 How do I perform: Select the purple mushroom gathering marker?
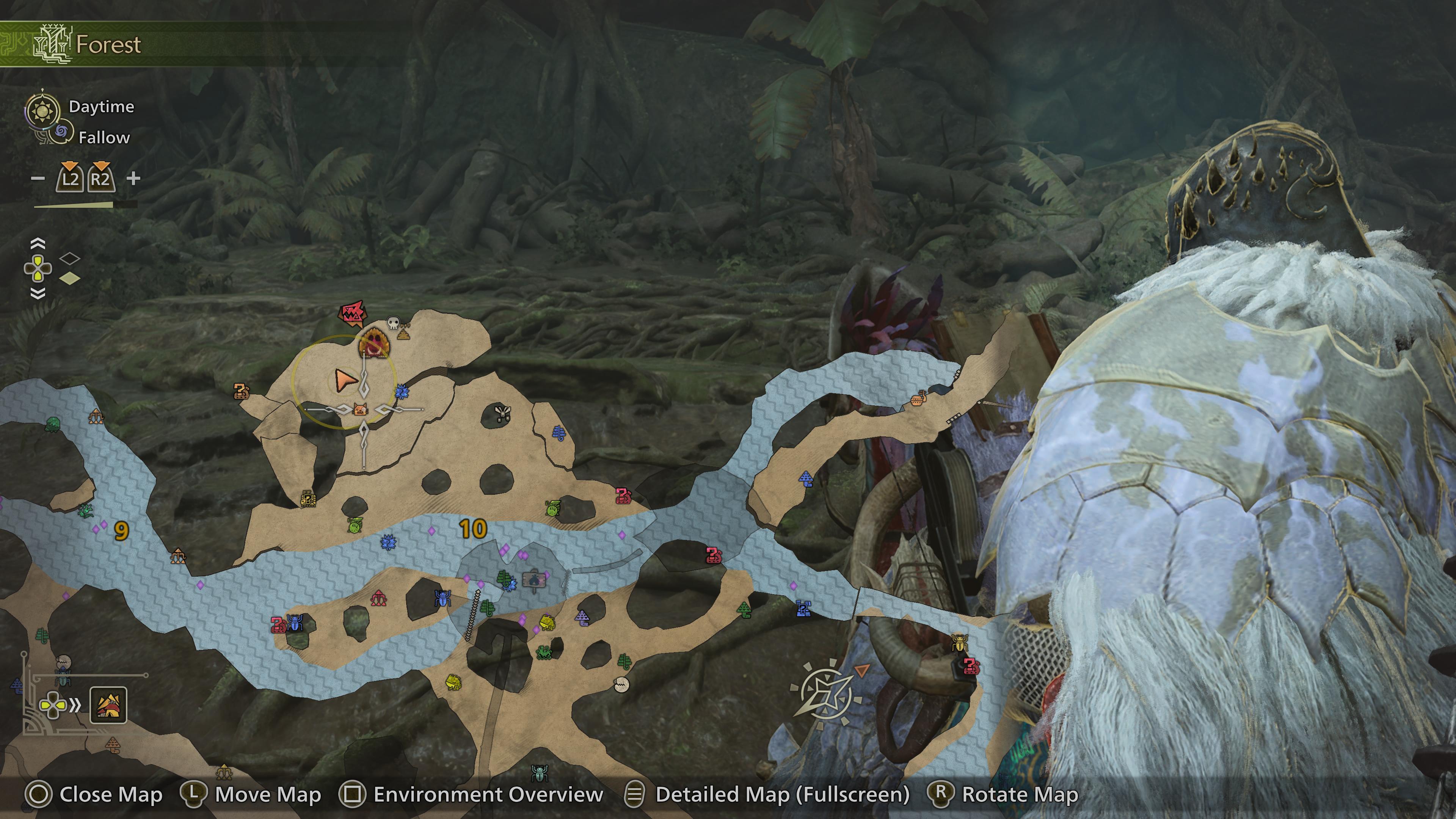click(x=583, y=616)
